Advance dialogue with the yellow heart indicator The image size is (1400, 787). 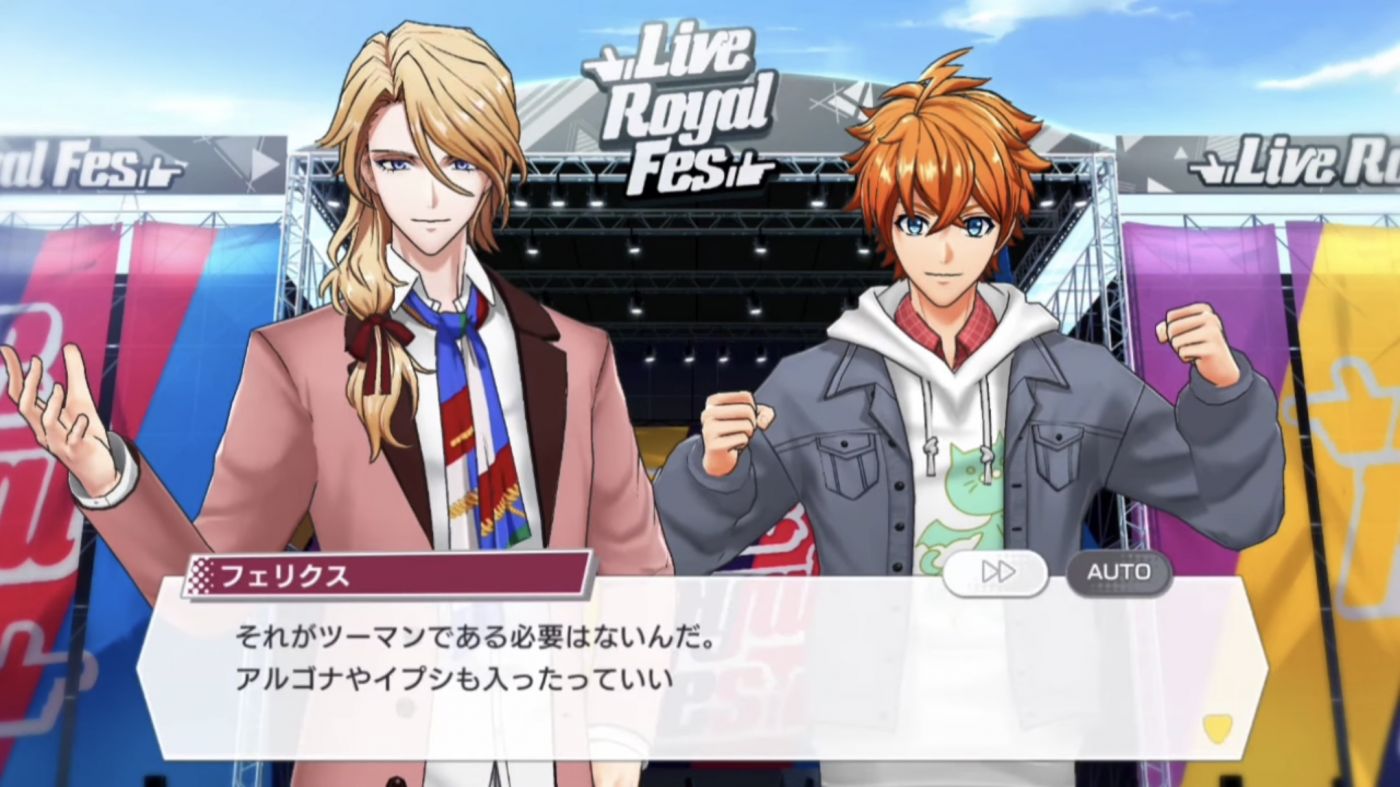pyautogui.click(x=1216, y=728)
